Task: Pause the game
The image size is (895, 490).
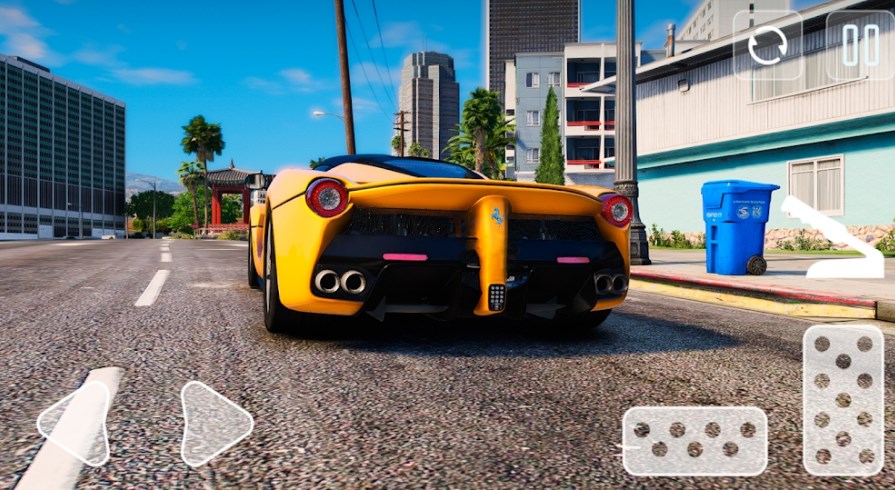Action: 859,45
